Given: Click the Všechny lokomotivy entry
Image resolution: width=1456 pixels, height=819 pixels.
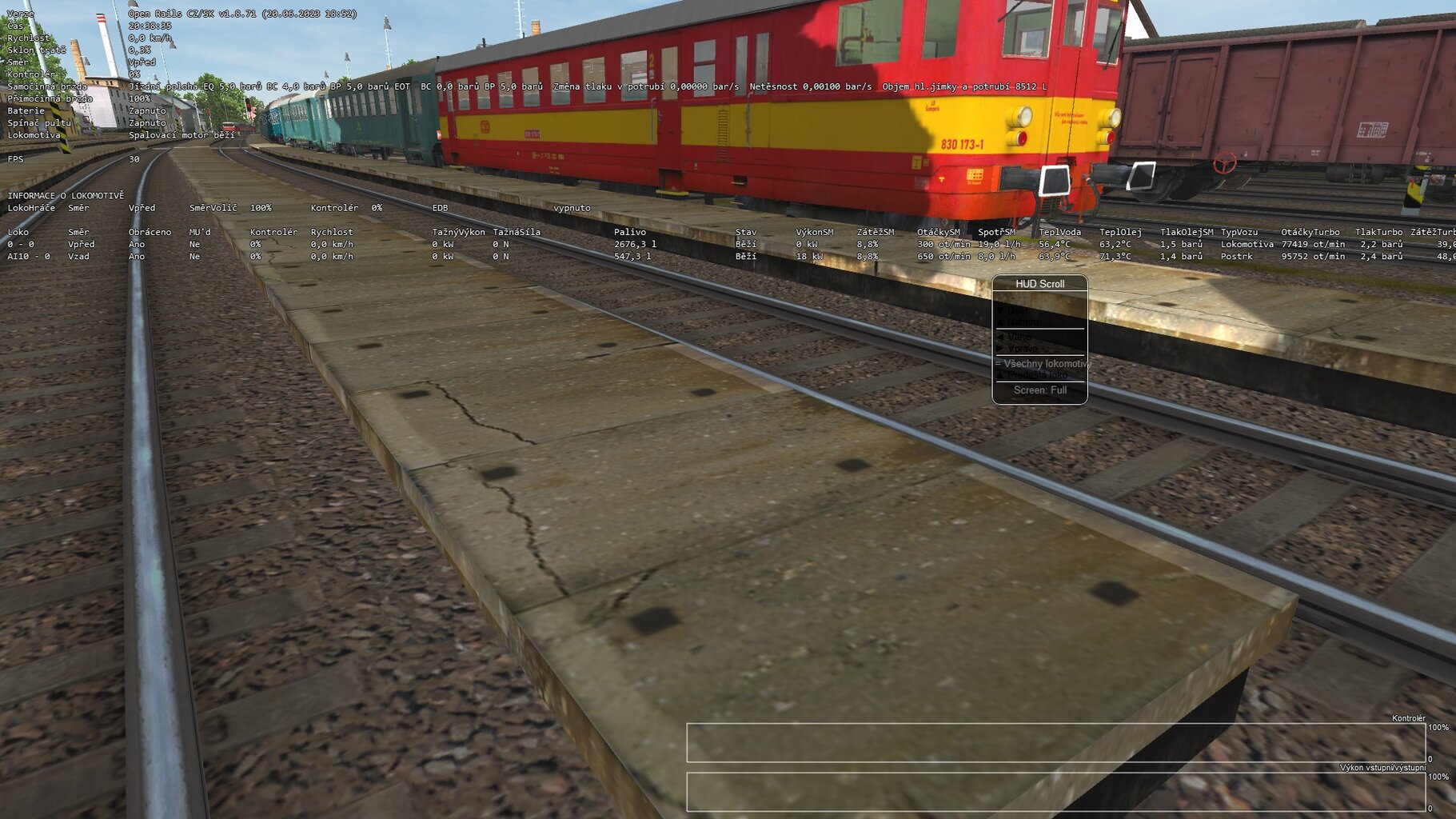Looking at the screenshot, I should 1043,363.
